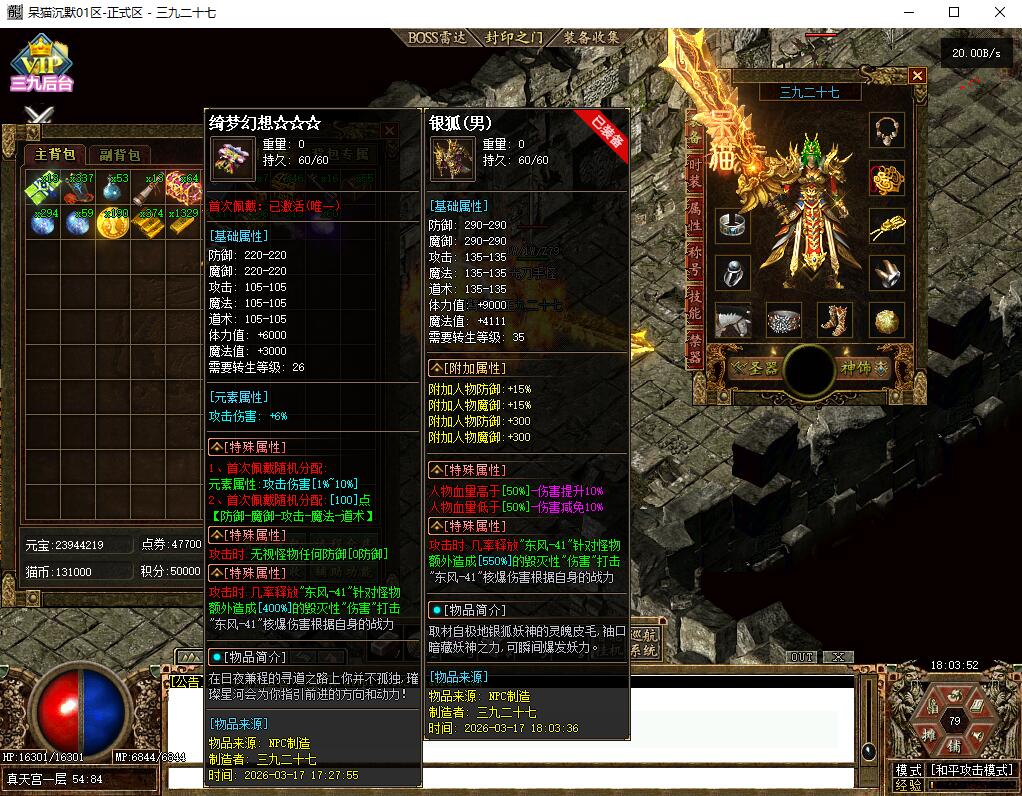The image size is (1022, 796).
Task: Open the BOSS雷达 menu
Action: [438, 38]
